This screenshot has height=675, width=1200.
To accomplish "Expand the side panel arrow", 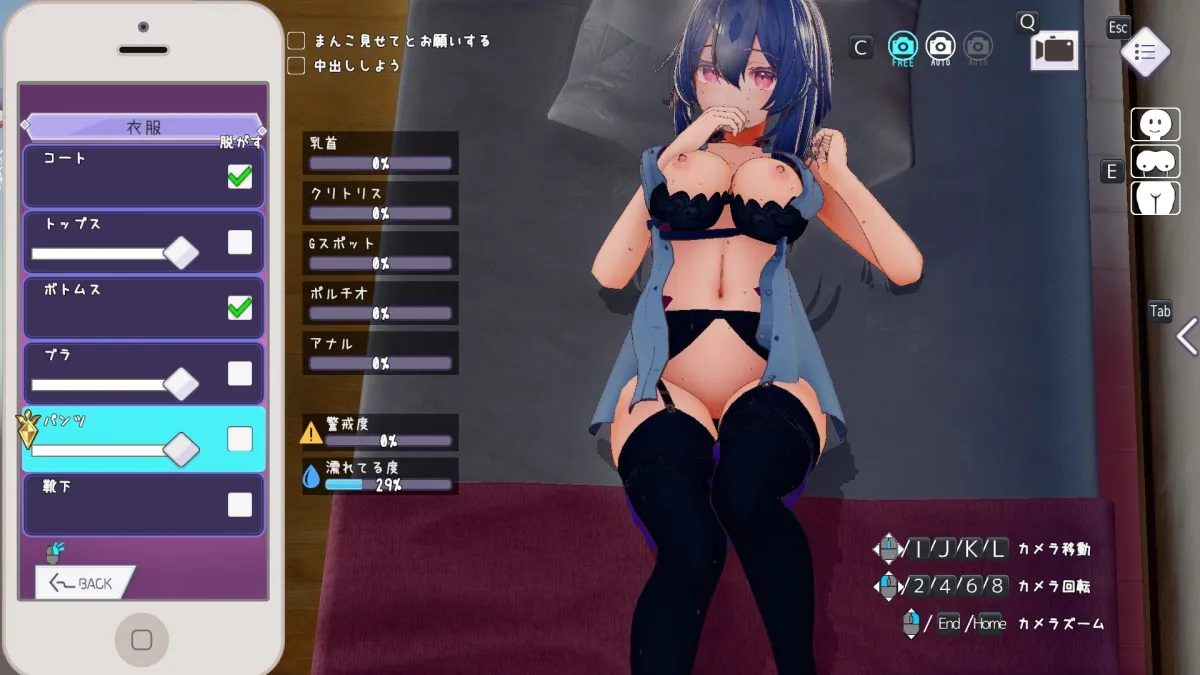I will tap(1187, 337).
